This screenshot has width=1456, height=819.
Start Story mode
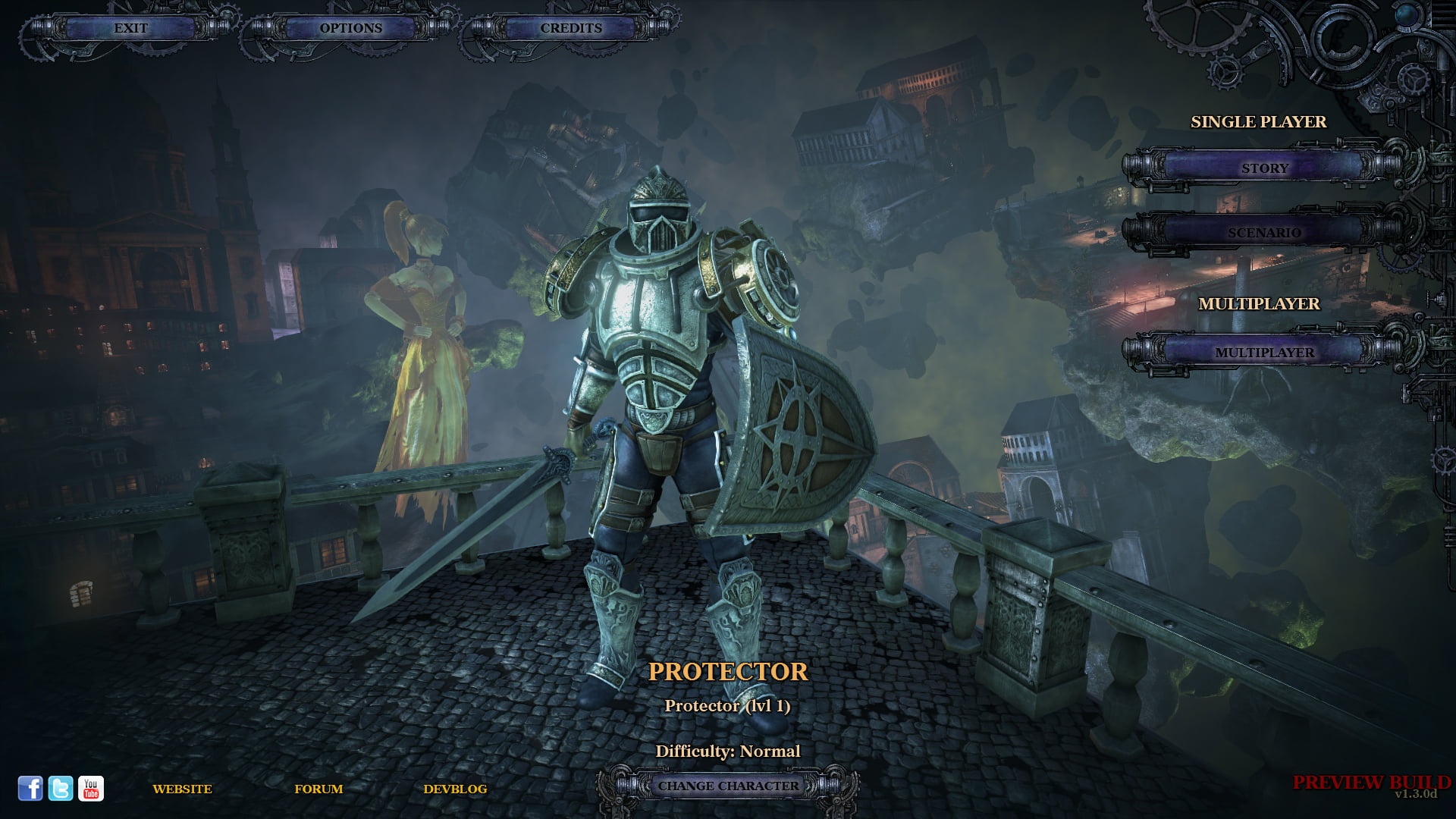1265,168
